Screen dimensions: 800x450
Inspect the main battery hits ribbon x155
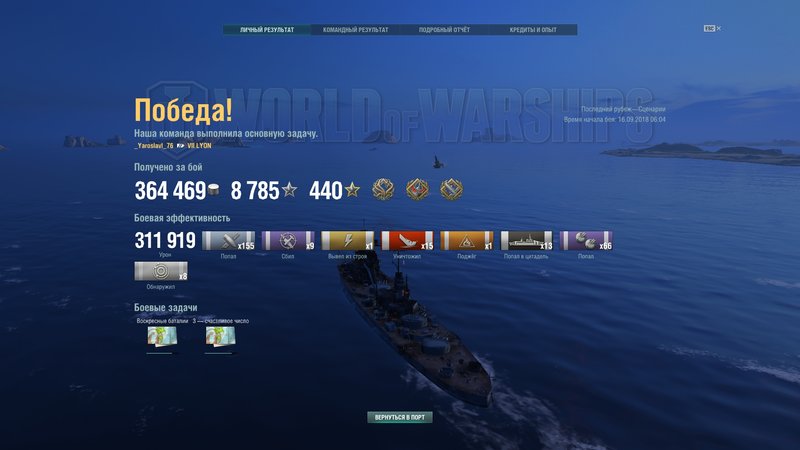click(228, 240)
